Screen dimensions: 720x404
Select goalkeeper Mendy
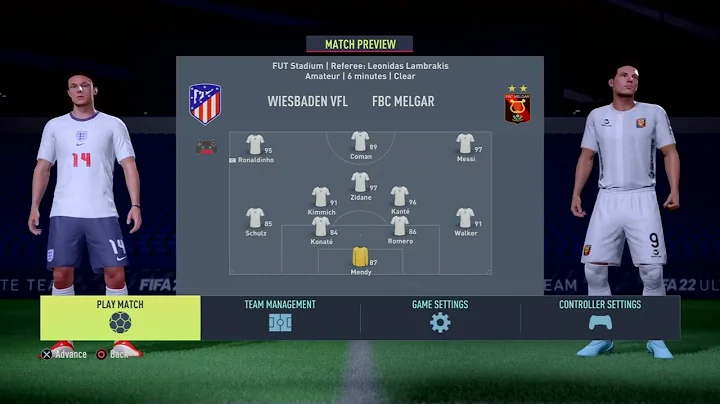(x=360, y=256)
